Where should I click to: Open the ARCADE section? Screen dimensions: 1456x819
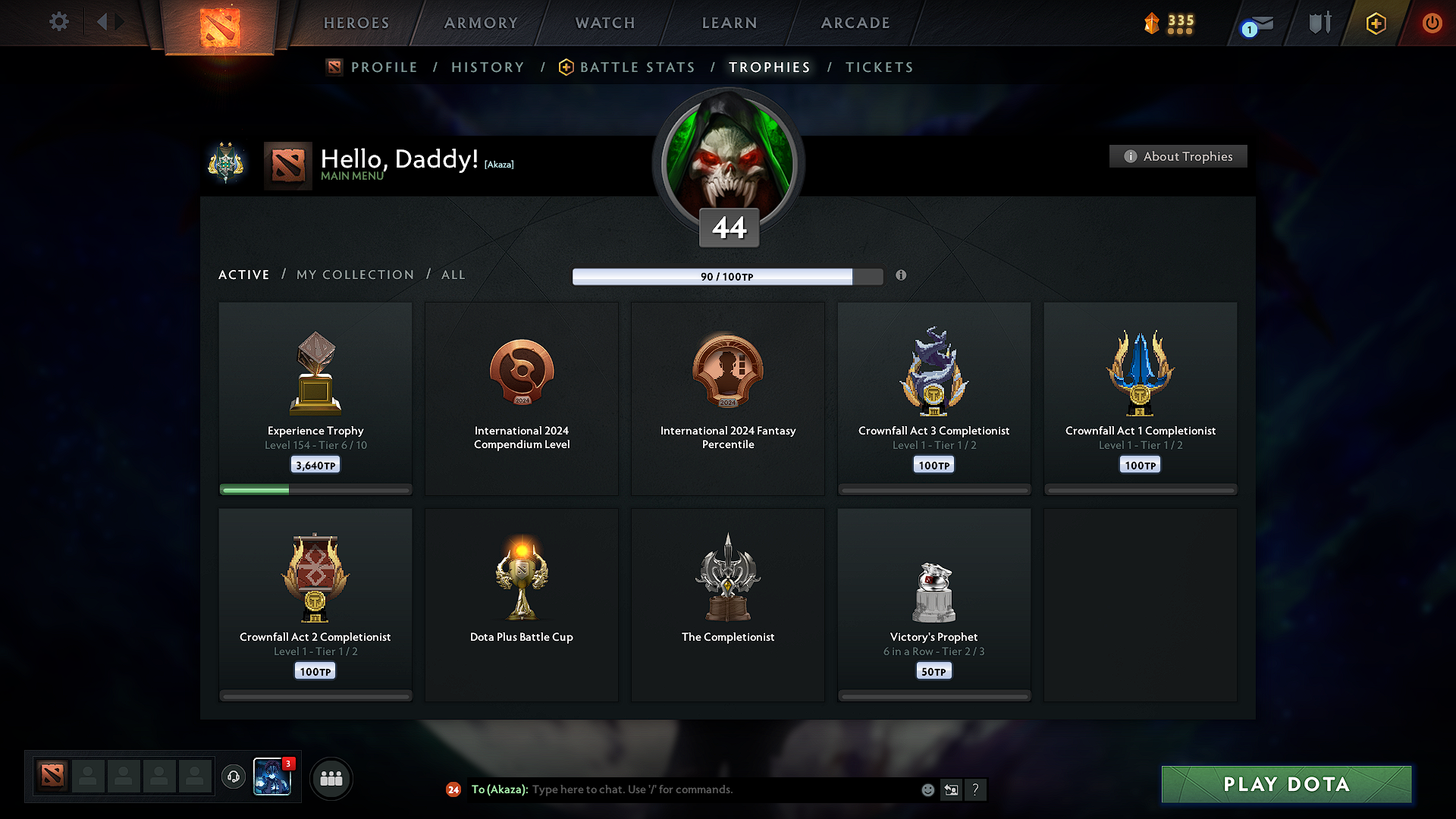click(x=855, y=23)
